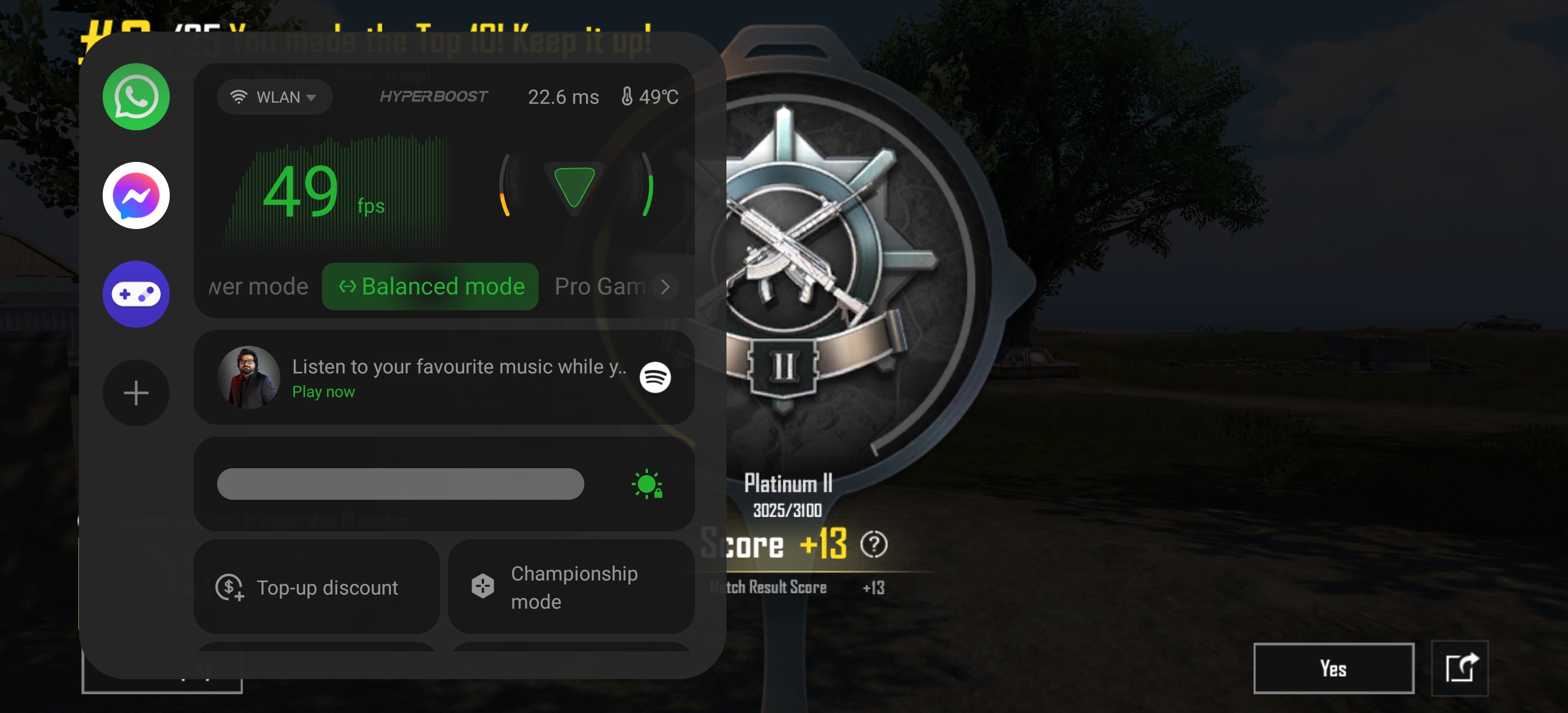
Task: Switch to the low power mode tab
Action: pos(258,286)
